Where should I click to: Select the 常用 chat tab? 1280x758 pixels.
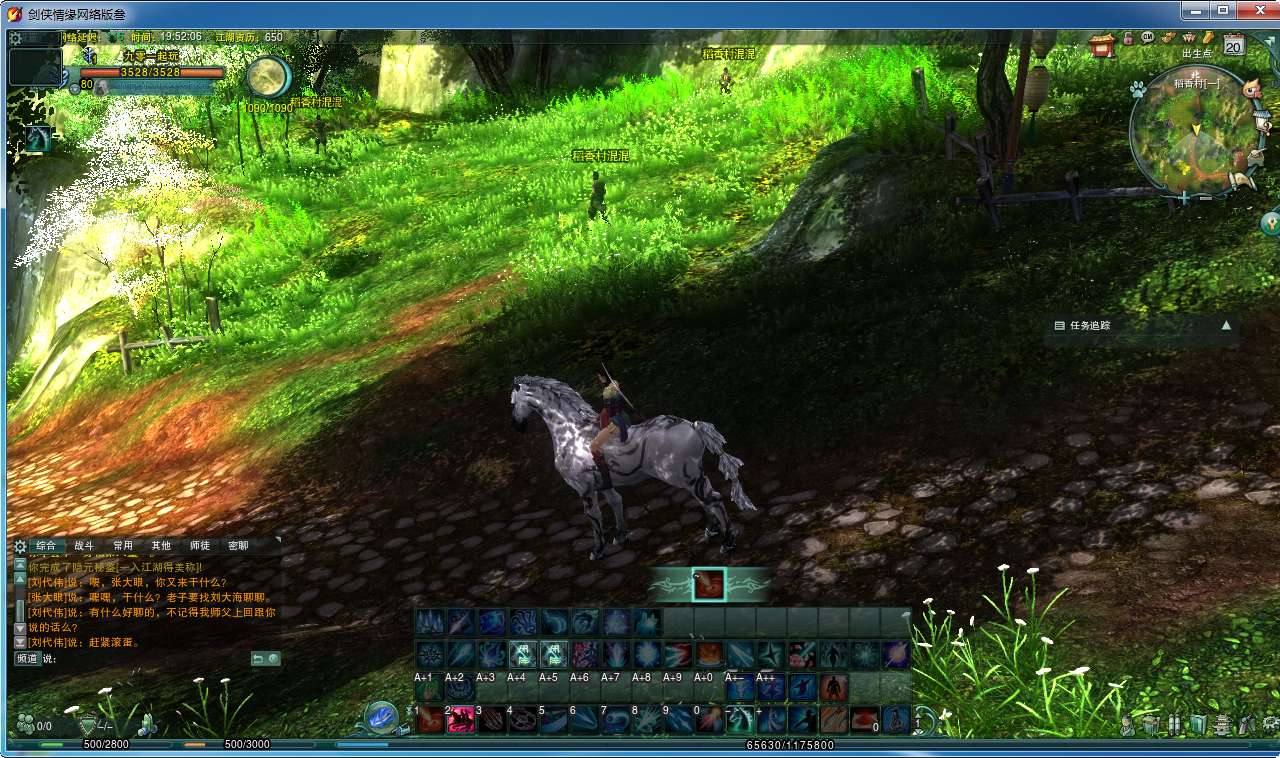coord(123,546)
